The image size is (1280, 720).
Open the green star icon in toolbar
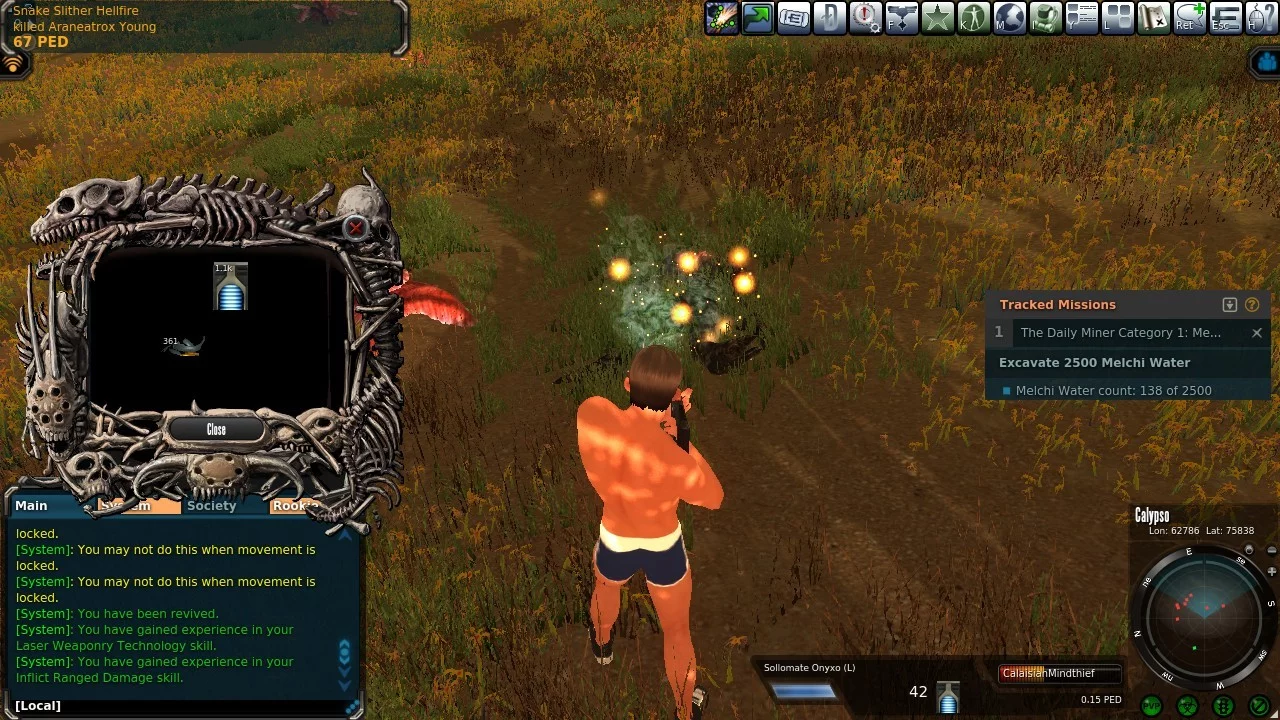coord(938,18)
